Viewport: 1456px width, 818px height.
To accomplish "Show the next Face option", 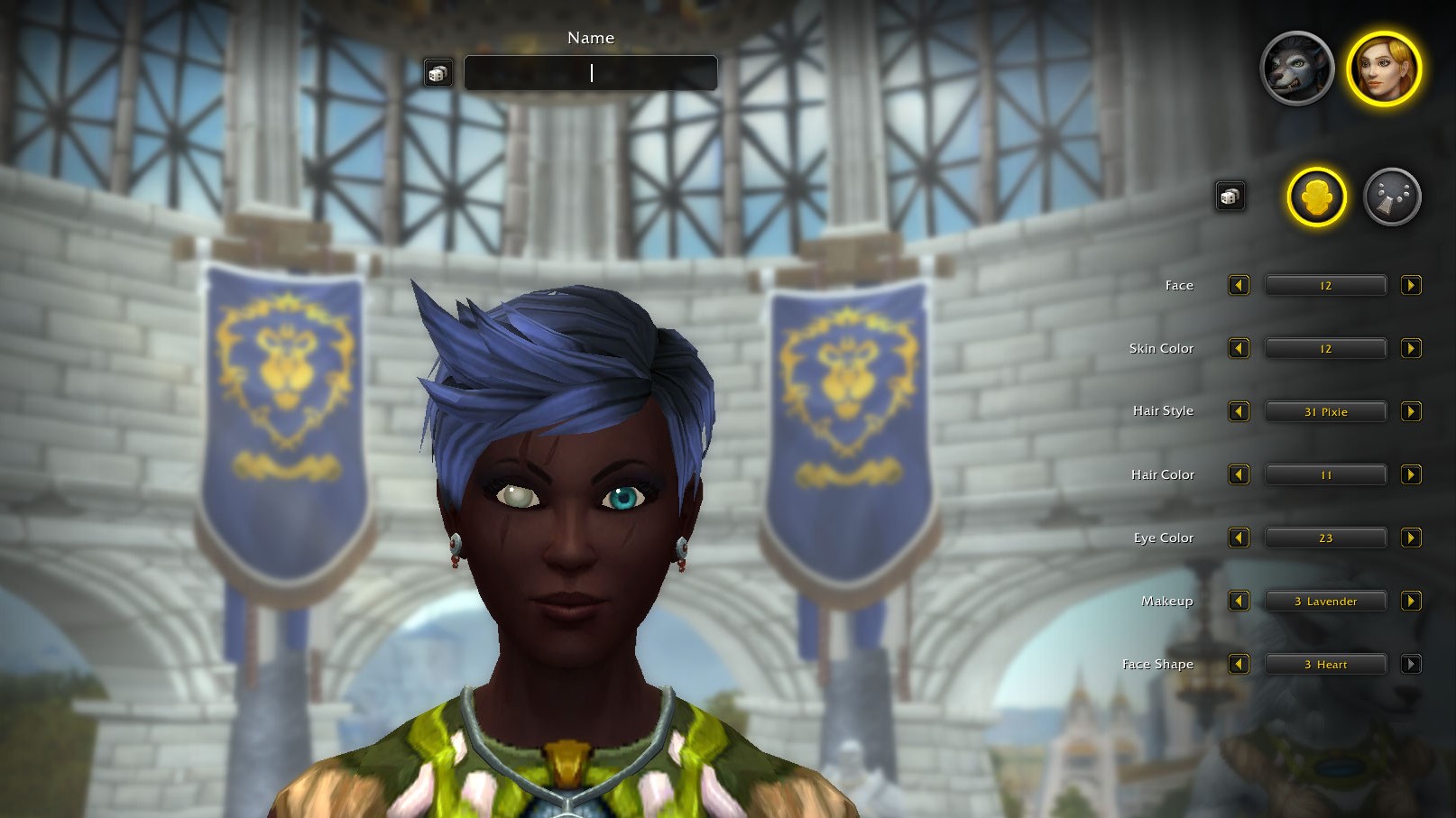I will click(x=1412, y=285).
